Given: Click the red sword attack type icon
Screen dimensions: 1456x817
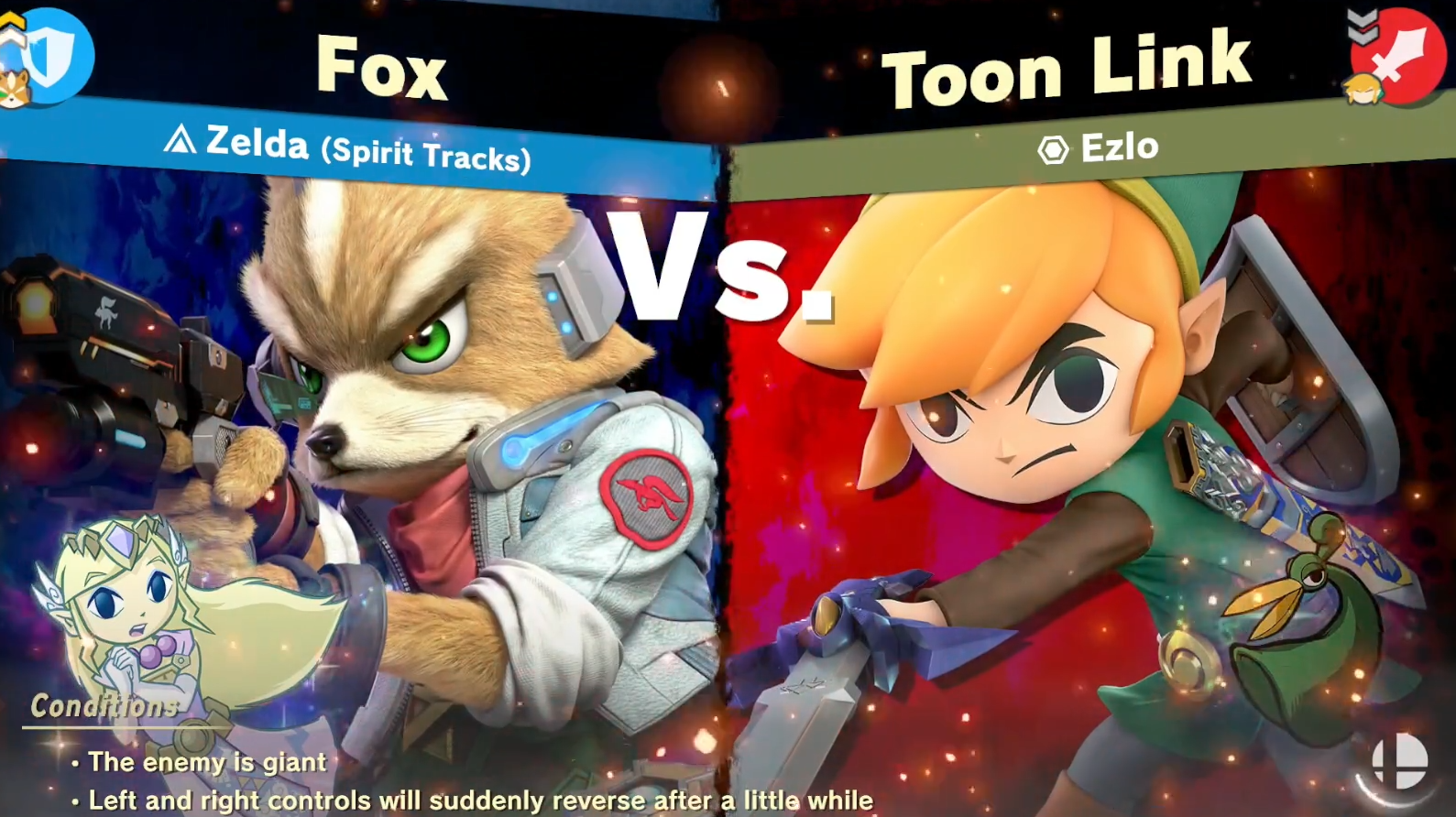Looking at the screenshot, I should tap(1400, 57).
